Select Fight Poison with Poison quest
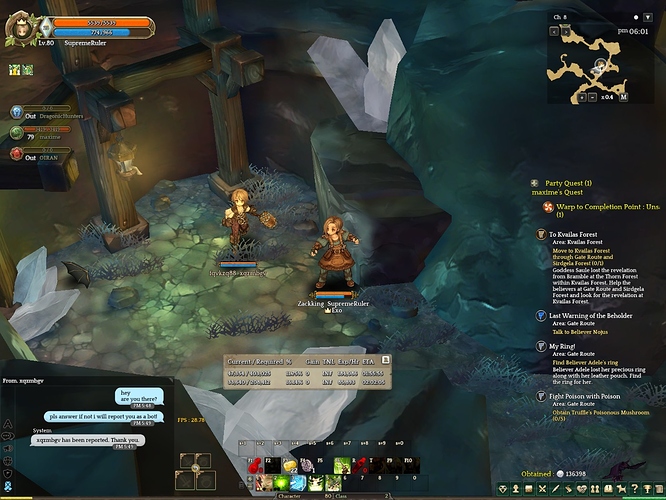Viewport: 666px width, 500px height. pyautogui.click(x=541, y=396)
